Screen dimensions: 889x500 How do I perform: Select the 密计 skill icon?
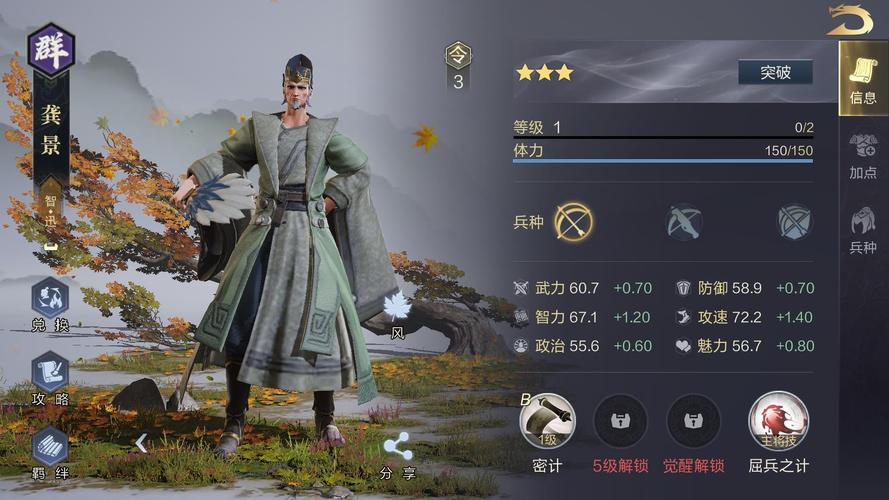coord(548,421)
